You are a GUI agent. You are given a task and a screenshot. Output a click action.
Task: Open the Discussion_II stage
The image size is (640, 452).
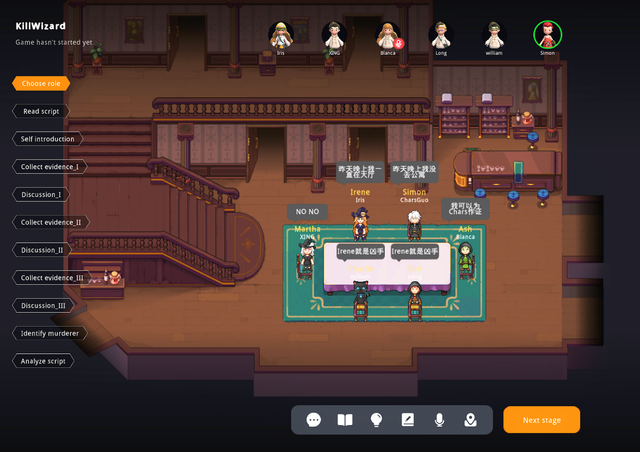tap(42, 249)
